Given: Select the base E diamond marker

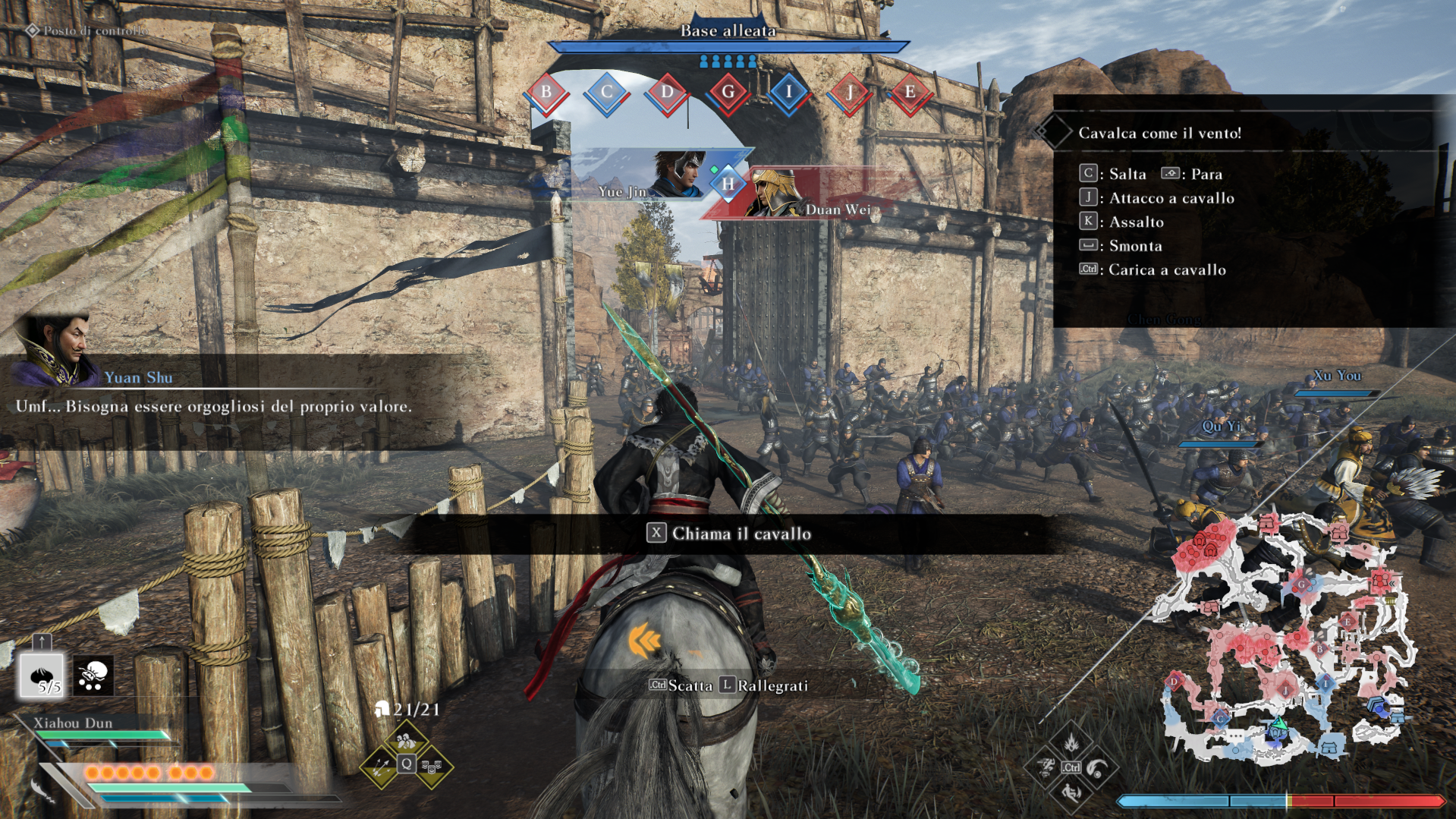Looking at the screenshot, I should coord(909,93).
